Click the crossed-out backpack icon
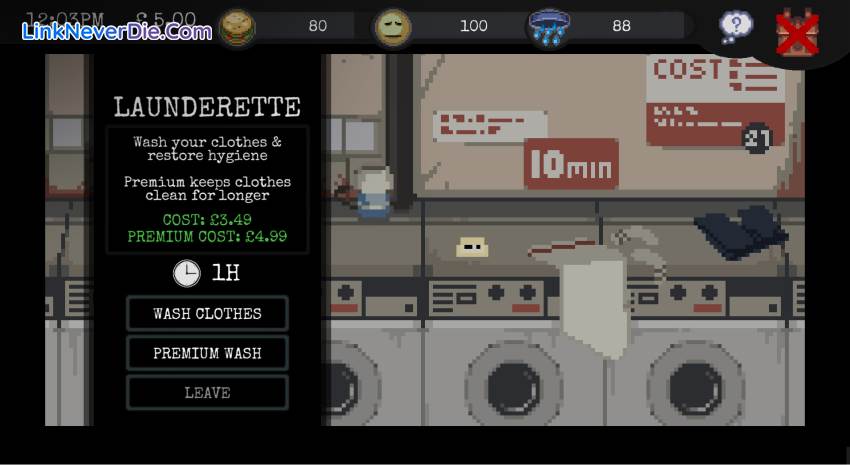The height and width of the screenshot is (465, 850). [797, 32]
